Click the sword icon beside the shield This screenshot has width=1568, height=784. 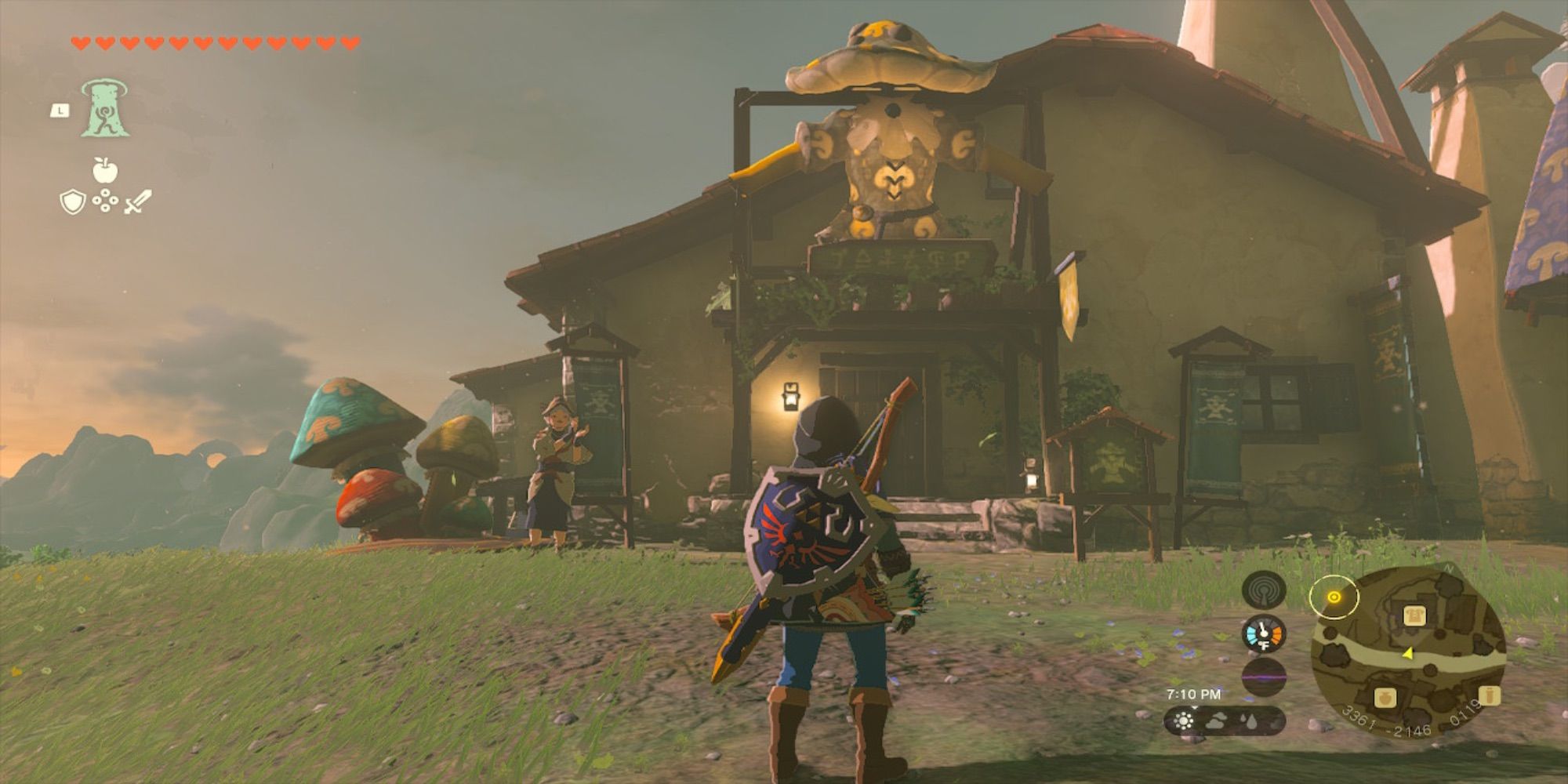click(x=135, y=201)
